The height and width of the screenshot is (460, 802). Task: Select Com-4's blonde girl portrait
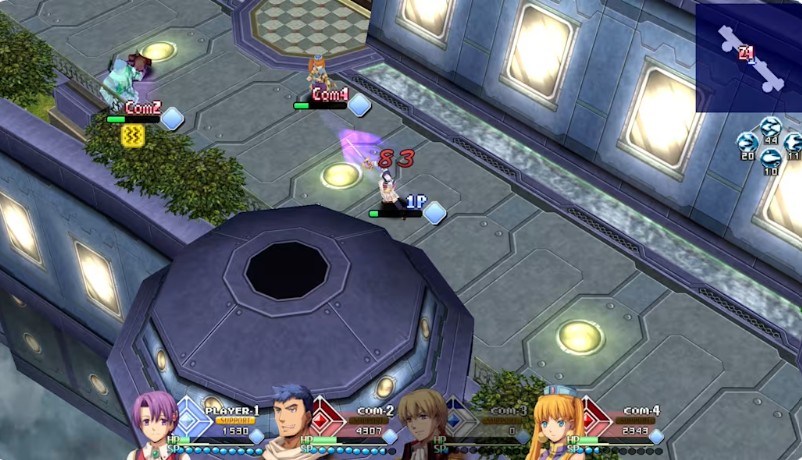tap(554, 425)
